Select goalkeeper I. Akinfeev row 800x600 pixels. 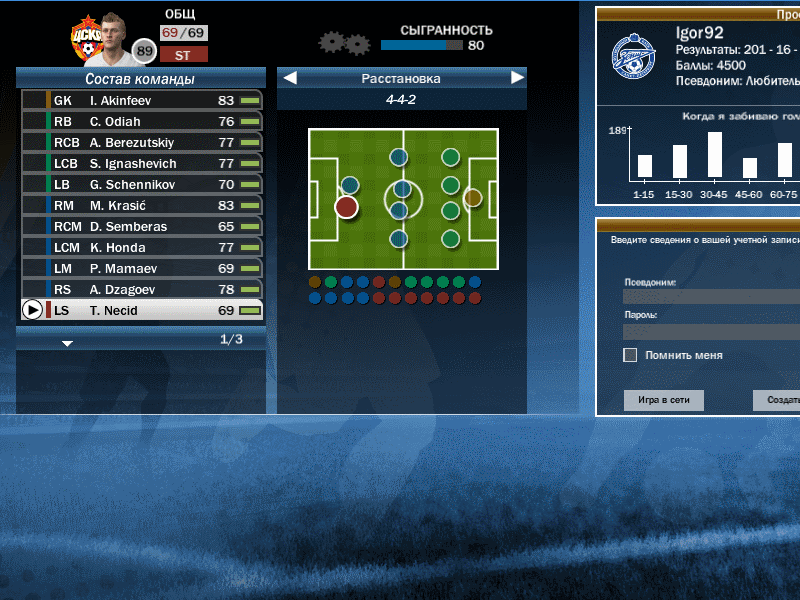142,101
